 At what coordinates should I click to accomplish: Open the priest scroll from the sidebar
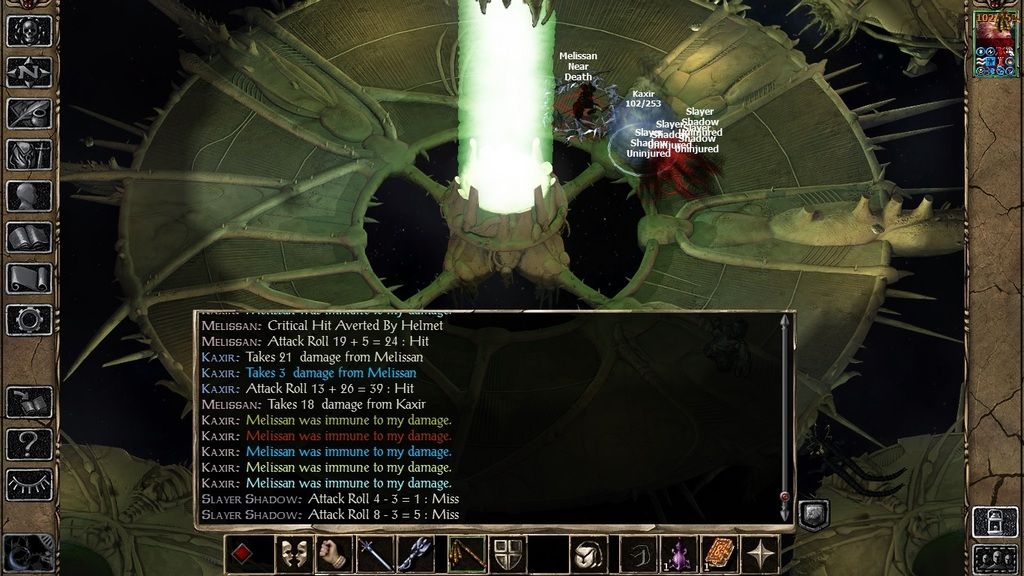(29, 278)
